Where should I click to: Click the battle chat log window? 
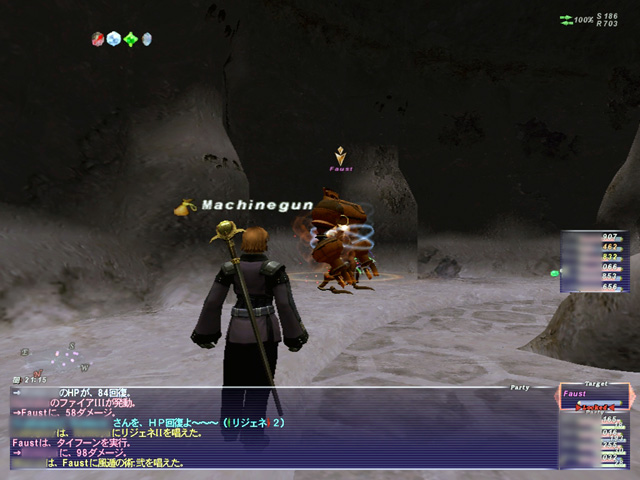pos(280,428)
